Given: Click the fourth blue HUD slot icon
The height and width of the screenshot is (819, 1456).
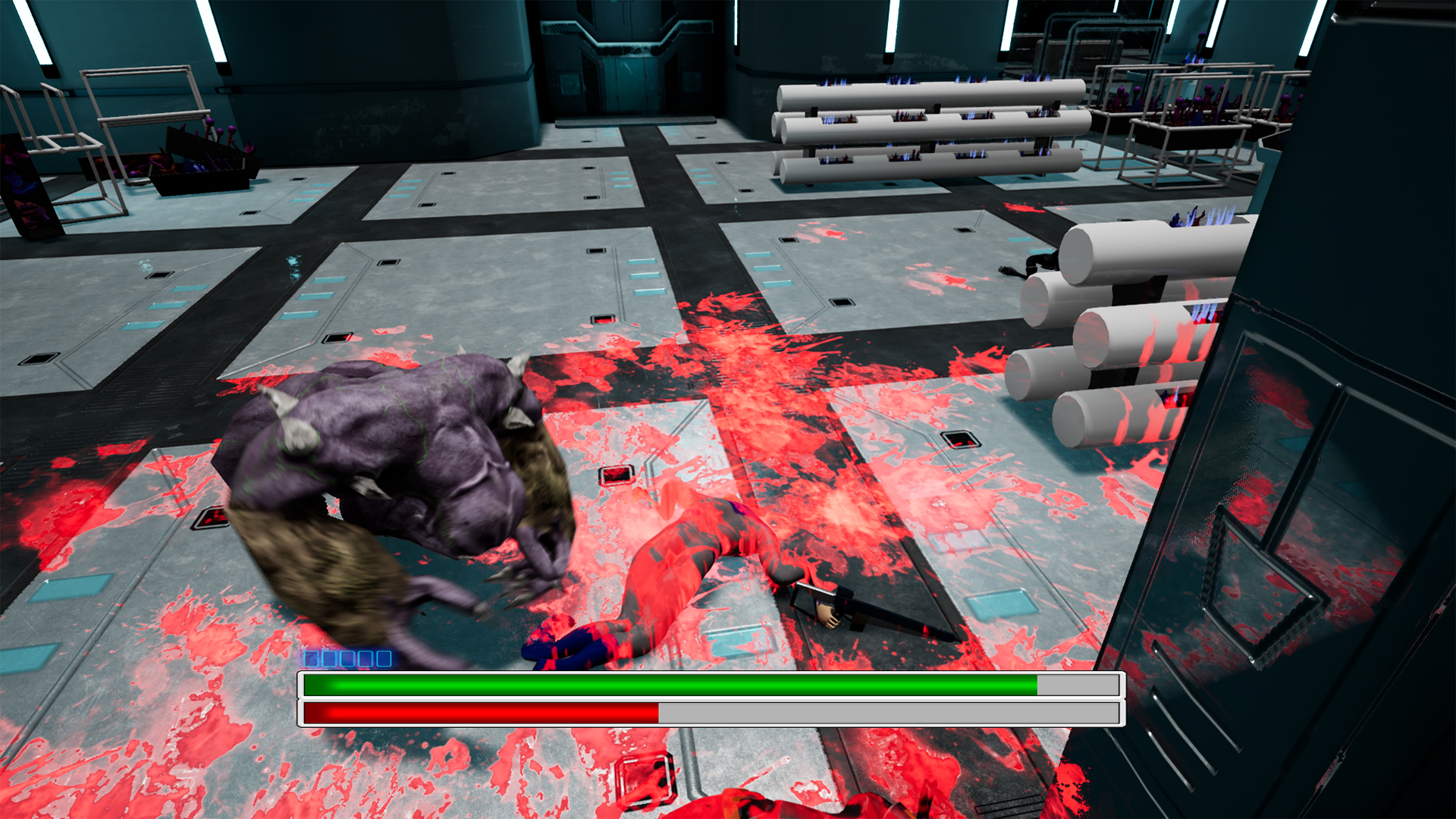Looking at the screenshot, I should [366, 659].
